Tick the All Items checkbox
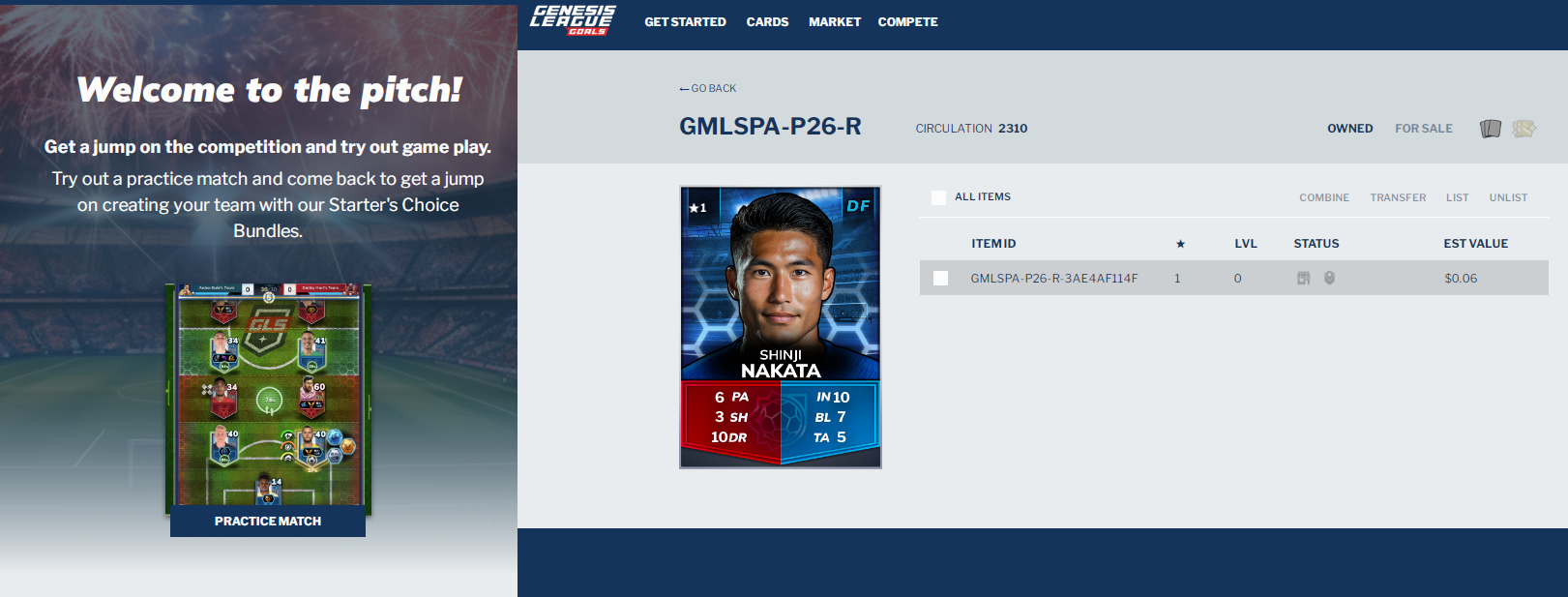This screenshot has width=1568, height=597. [x=938, y=197]
